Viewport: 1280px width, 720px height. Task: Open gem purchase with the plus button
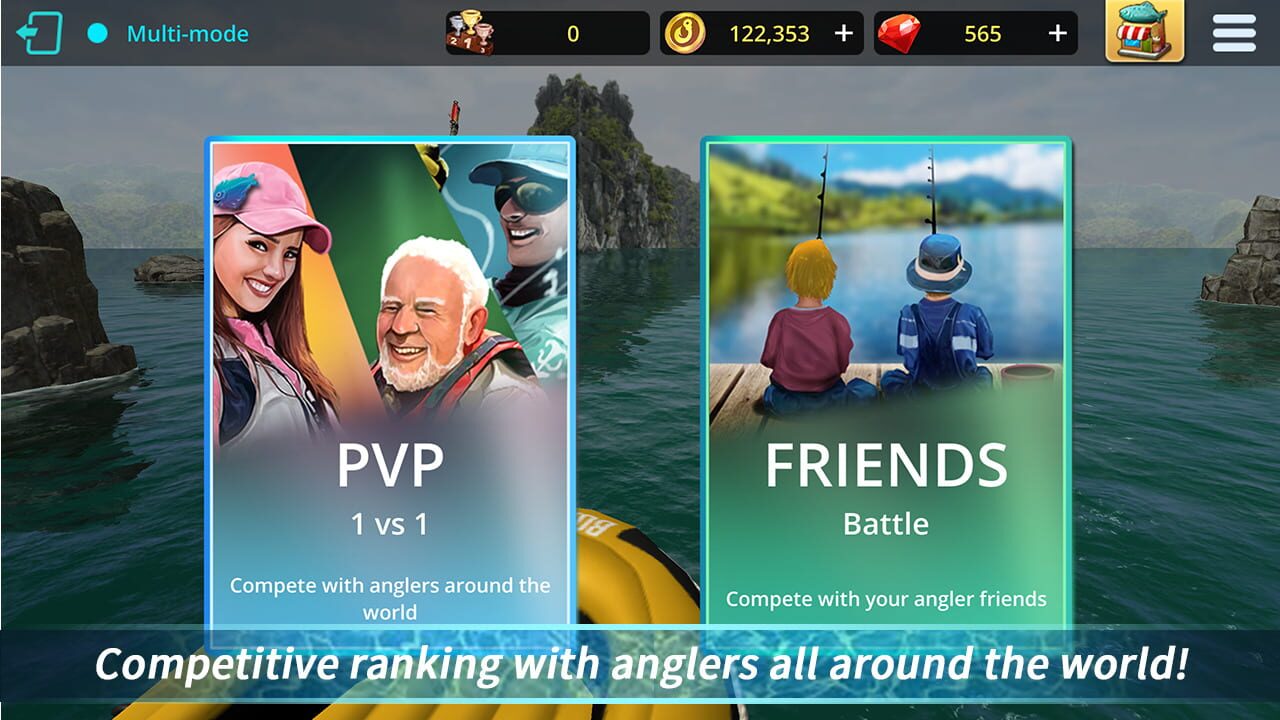pyautogui.click(x=1056, y=32)
